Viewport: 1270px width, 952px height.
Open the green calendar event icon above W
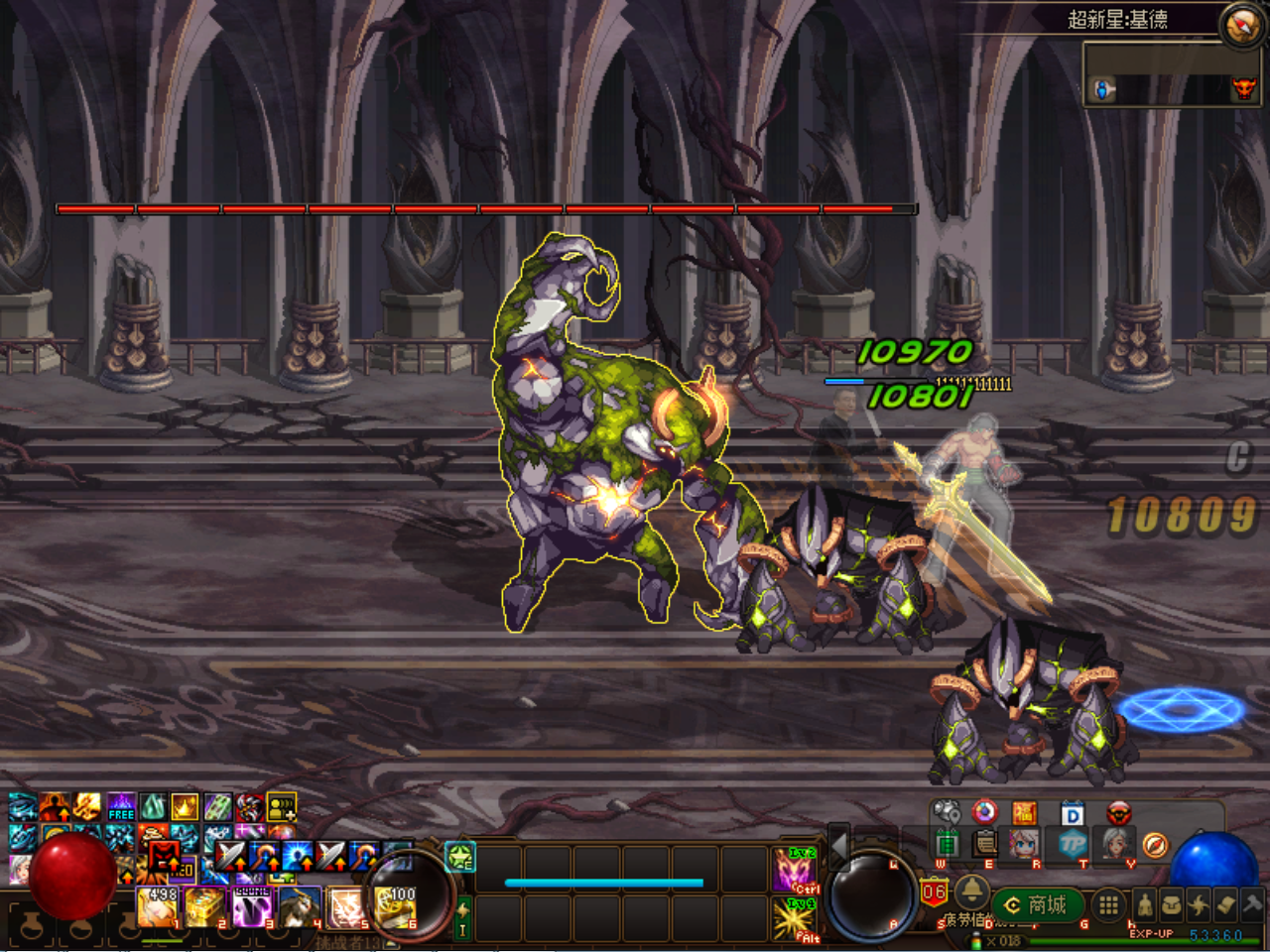tap(946, 844)
